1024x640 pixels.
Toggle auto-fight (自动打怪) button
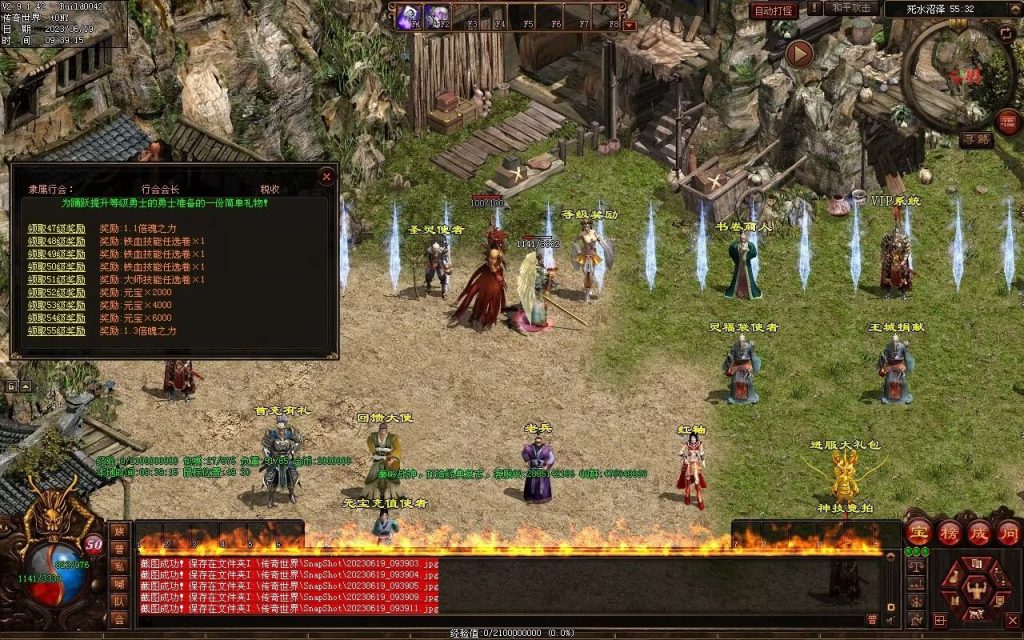click(774, 10)
